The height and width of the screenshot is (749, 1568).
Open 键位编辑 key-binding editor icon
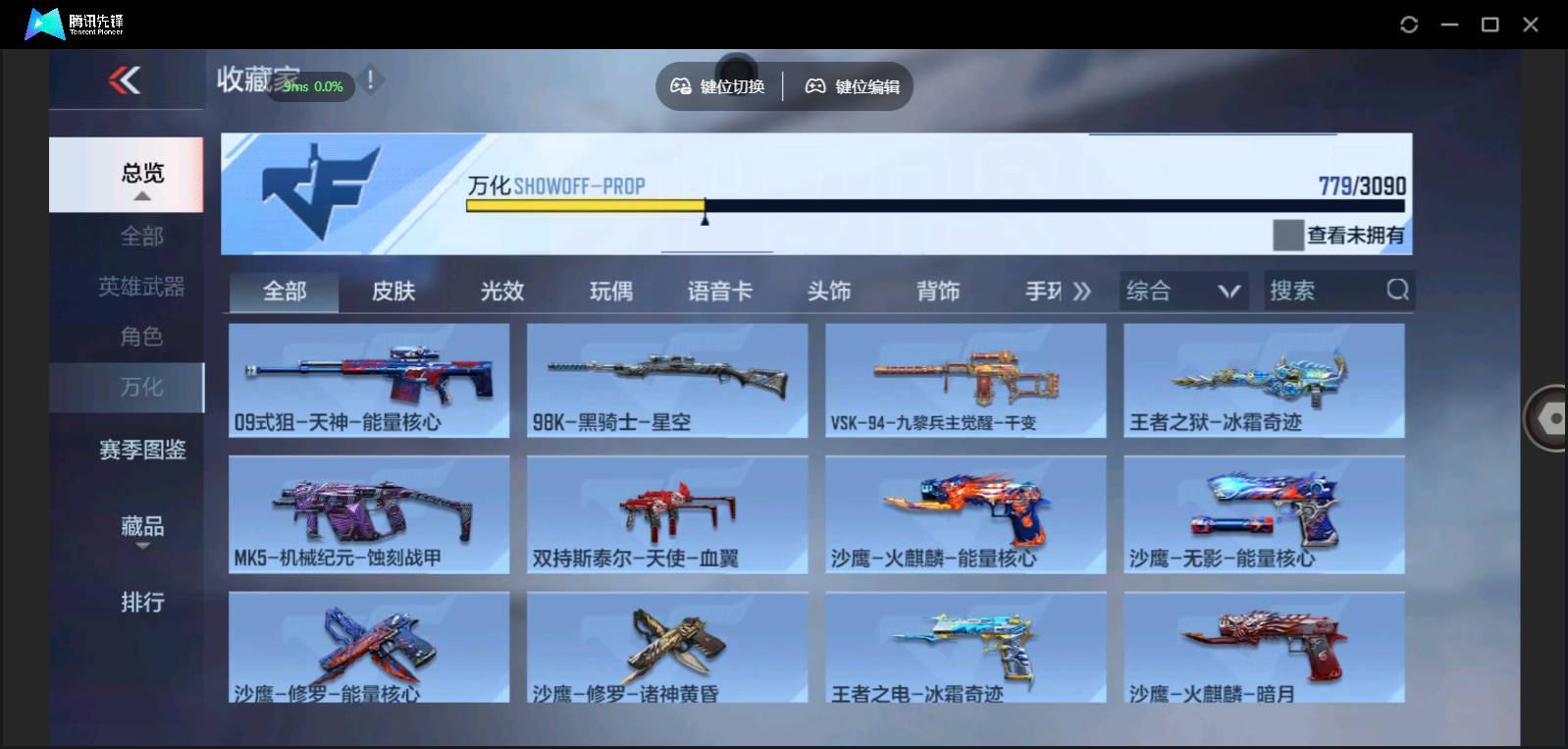813,85
